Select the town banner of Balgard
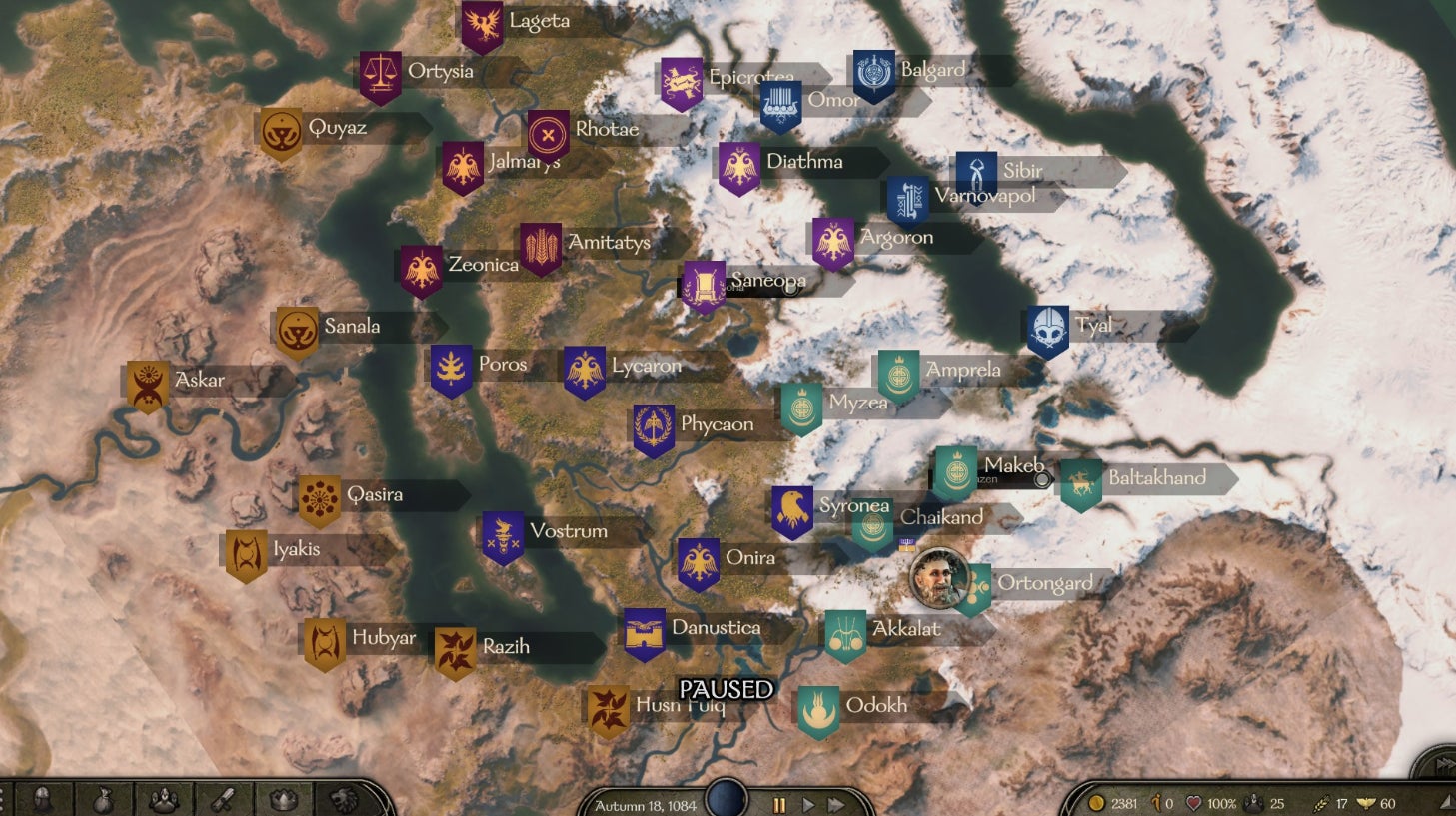The image size is (1456, 816). coord(872,70)
